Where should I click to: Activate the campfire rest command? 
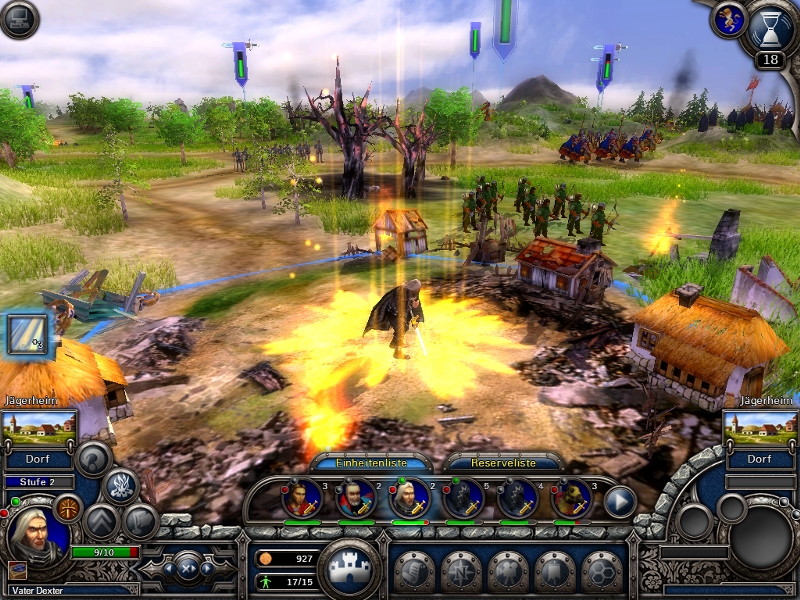121,487
